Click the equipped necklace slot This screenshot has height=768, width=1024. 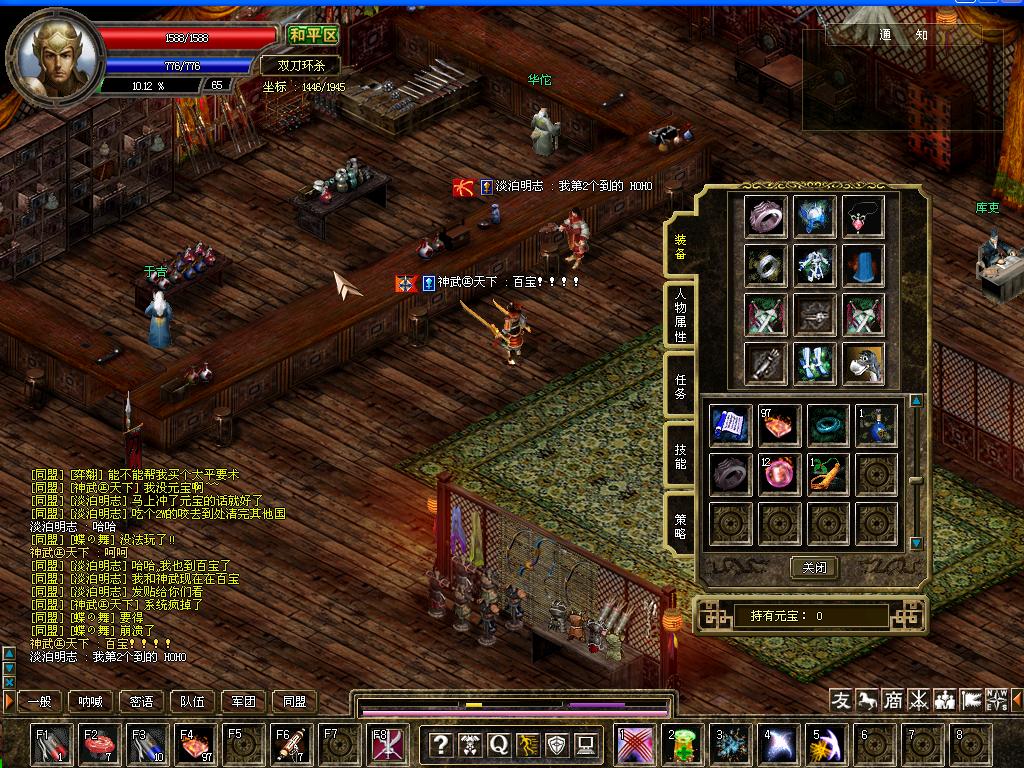pyautogui.click(x=865, y=216)
